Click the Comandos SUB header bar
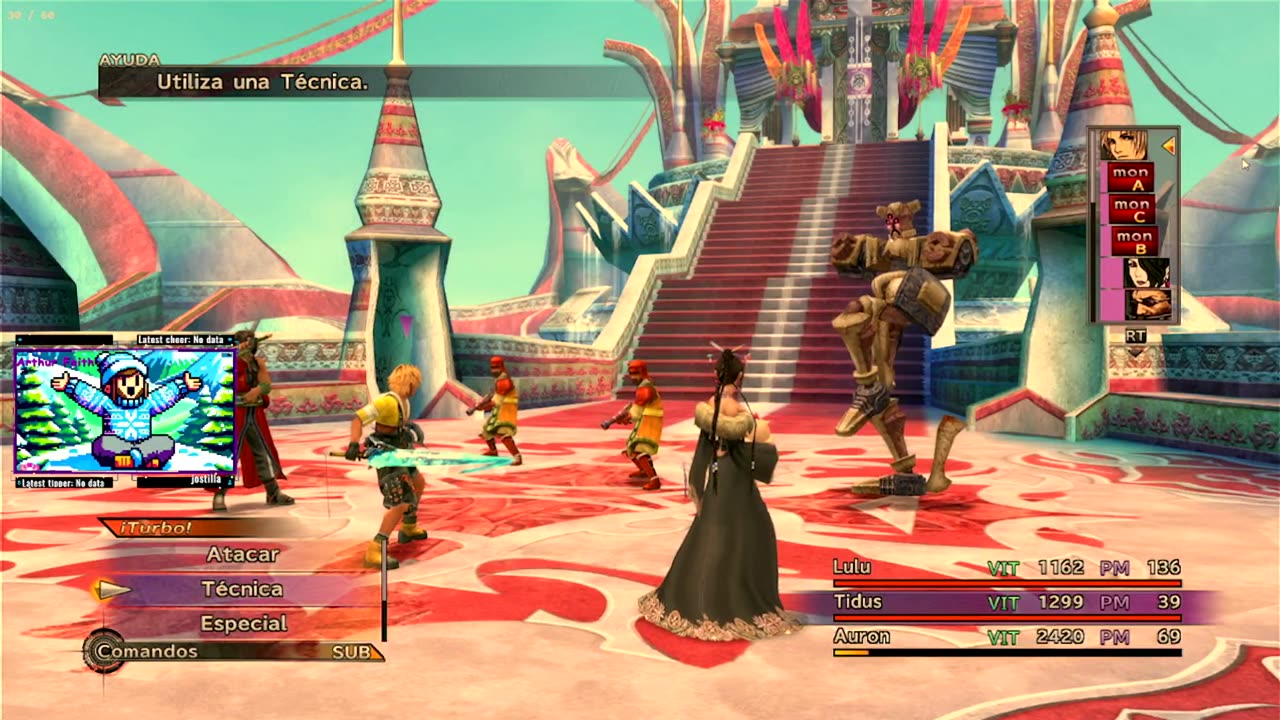The width and height of the screenshot is (1280, 720). click(x=235, y=652)
